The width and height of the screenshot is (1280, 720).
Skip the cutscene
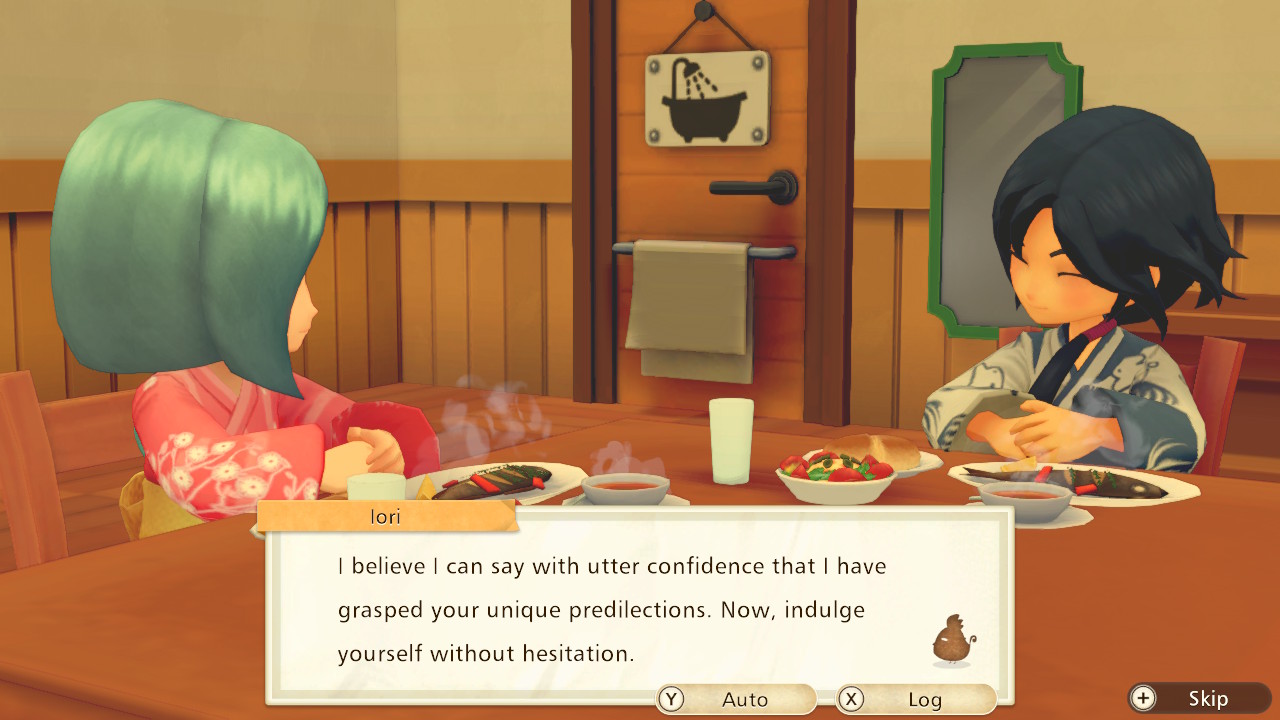(1198, 698)
